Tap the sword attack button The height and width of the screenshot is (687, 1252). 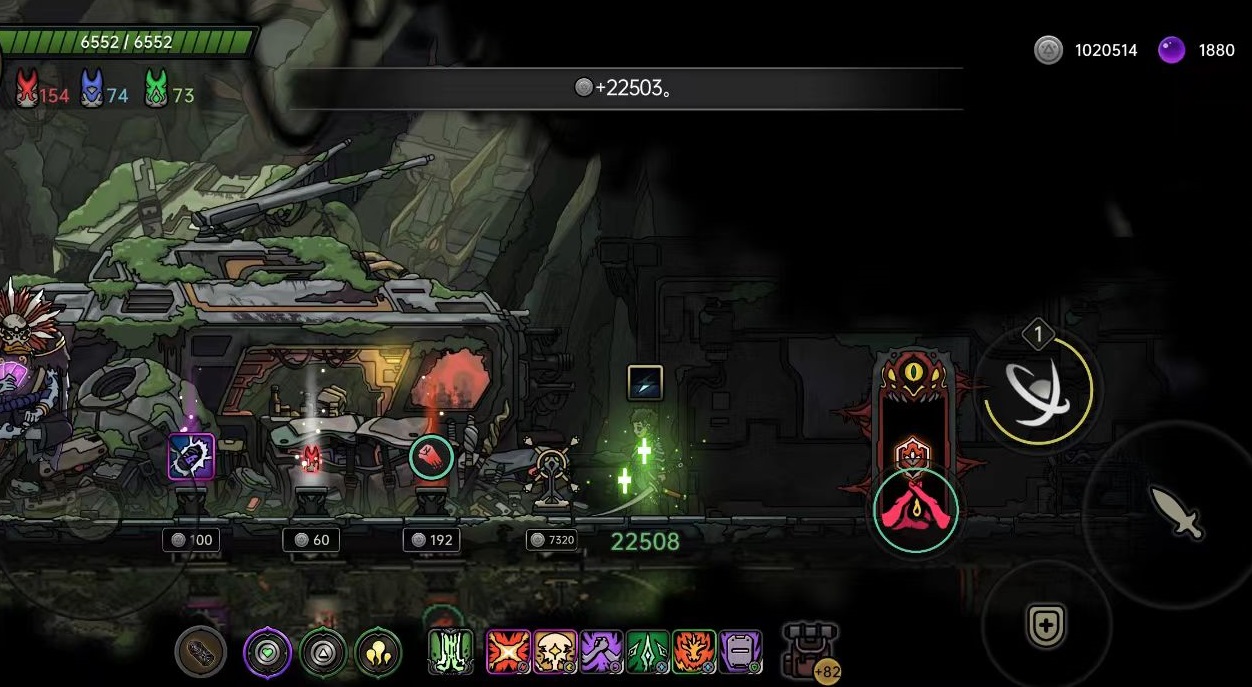pyautogui.click(x=1176, y=511)
